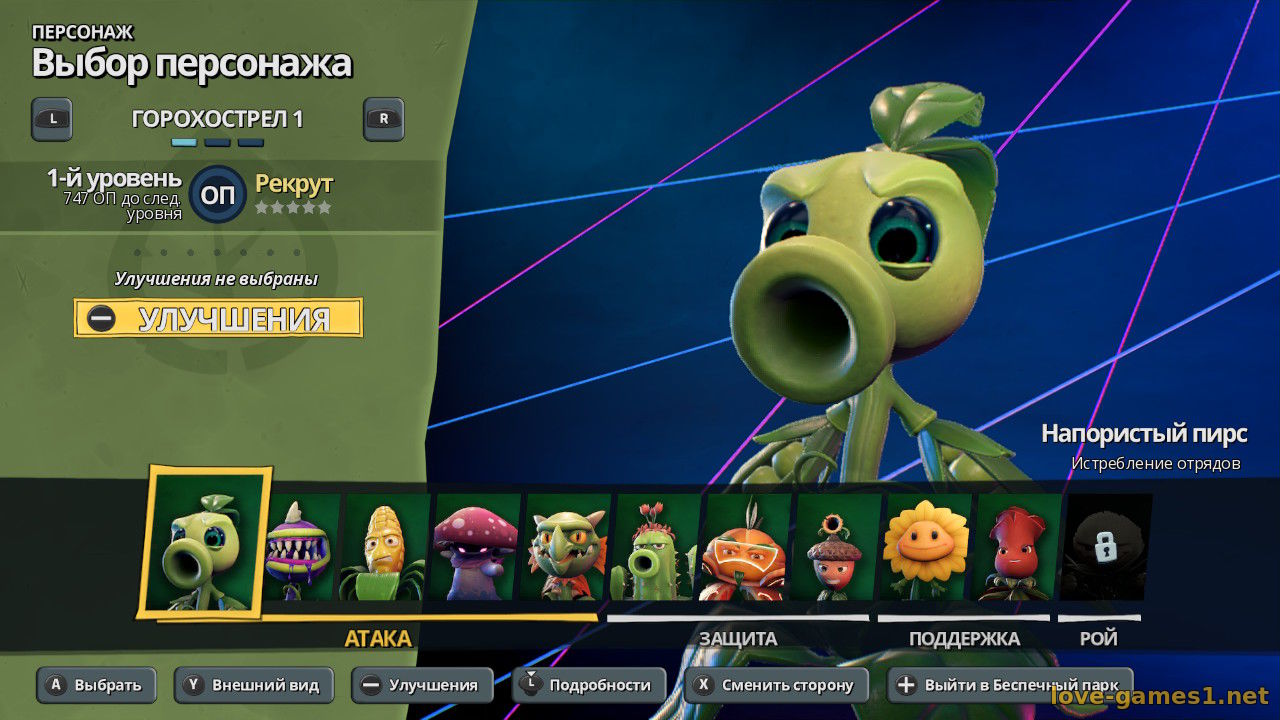Select the Night Cap mushroom character
This screenshot has height=720, width=1280.
click(476, 548)
